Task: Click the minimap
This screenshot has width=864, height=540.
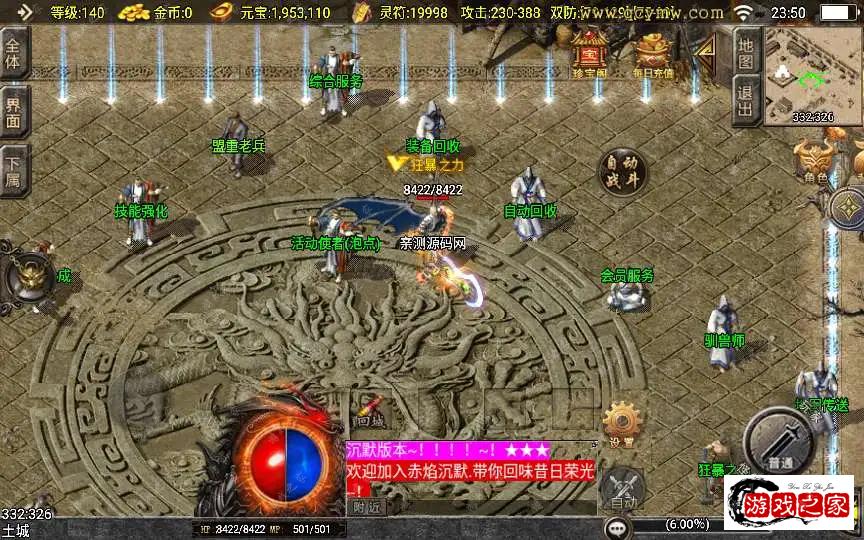Action: tap(813, 75)
